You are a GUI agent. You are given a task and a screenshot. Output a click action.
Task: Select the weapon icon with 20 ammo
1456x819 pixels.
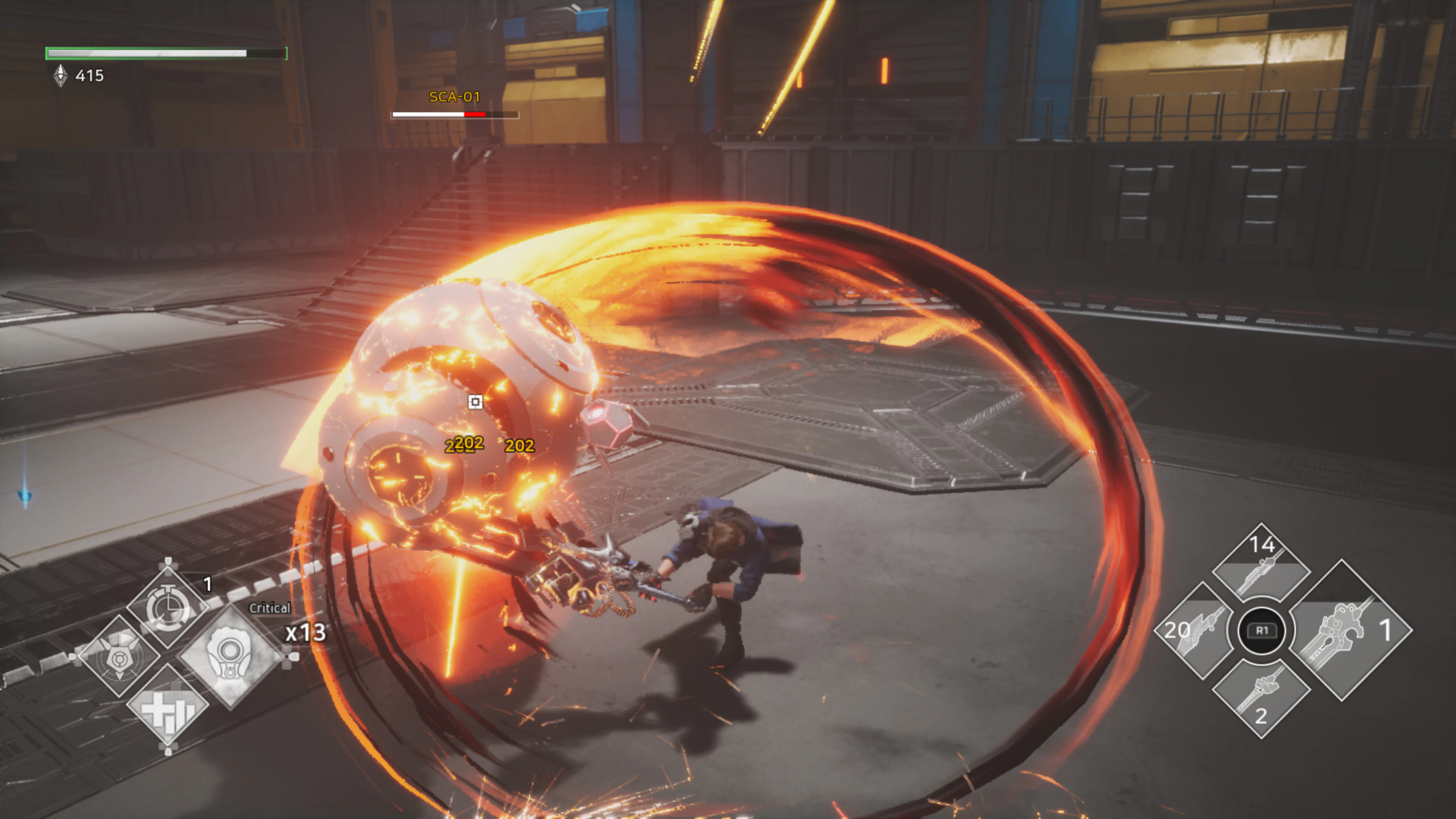[x=1194, y=631]
